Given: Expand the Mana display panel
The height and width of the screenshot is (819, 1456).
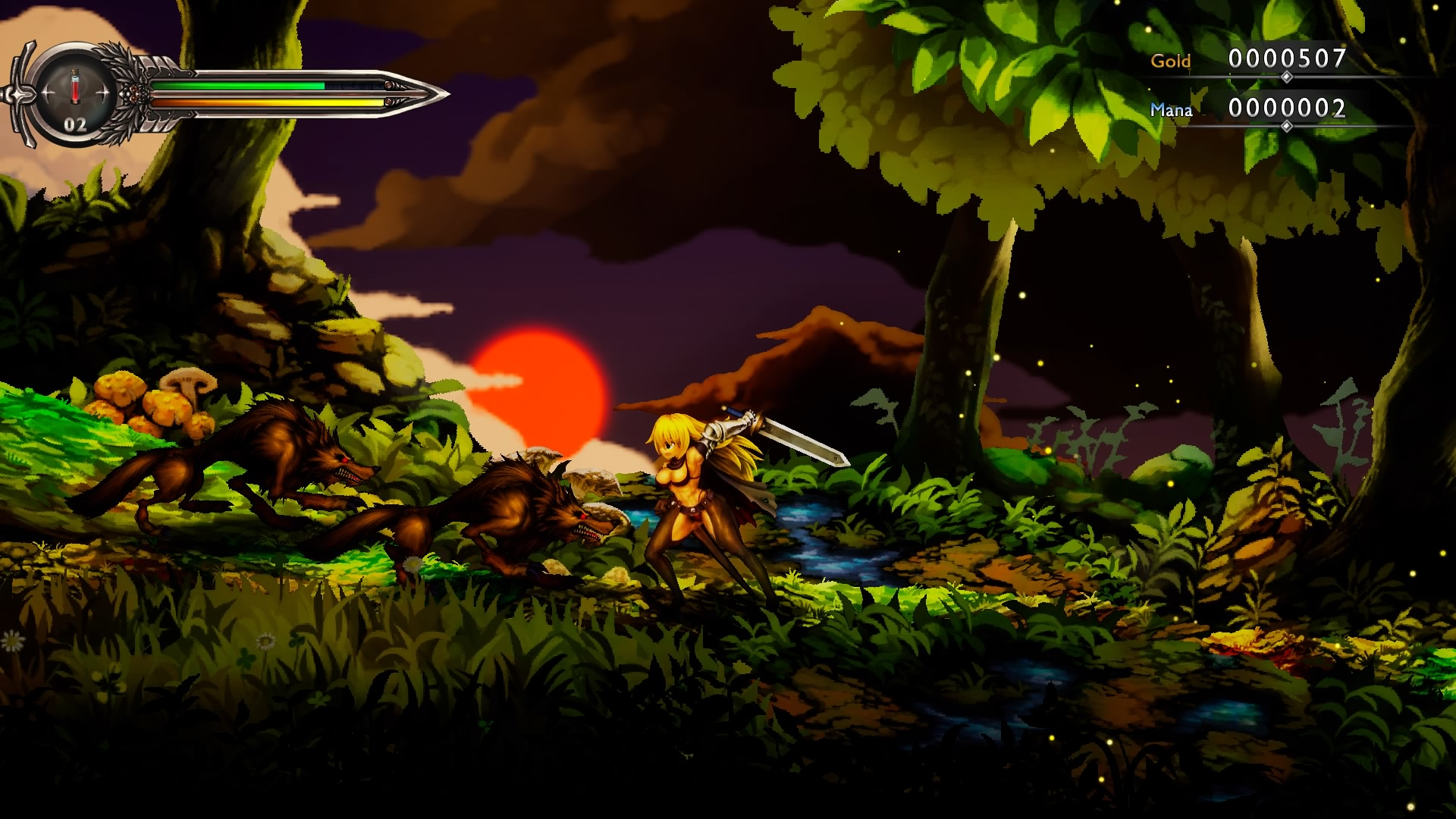Looking at the screenshot, I should pyautogui.click(x=1287, y=107).
